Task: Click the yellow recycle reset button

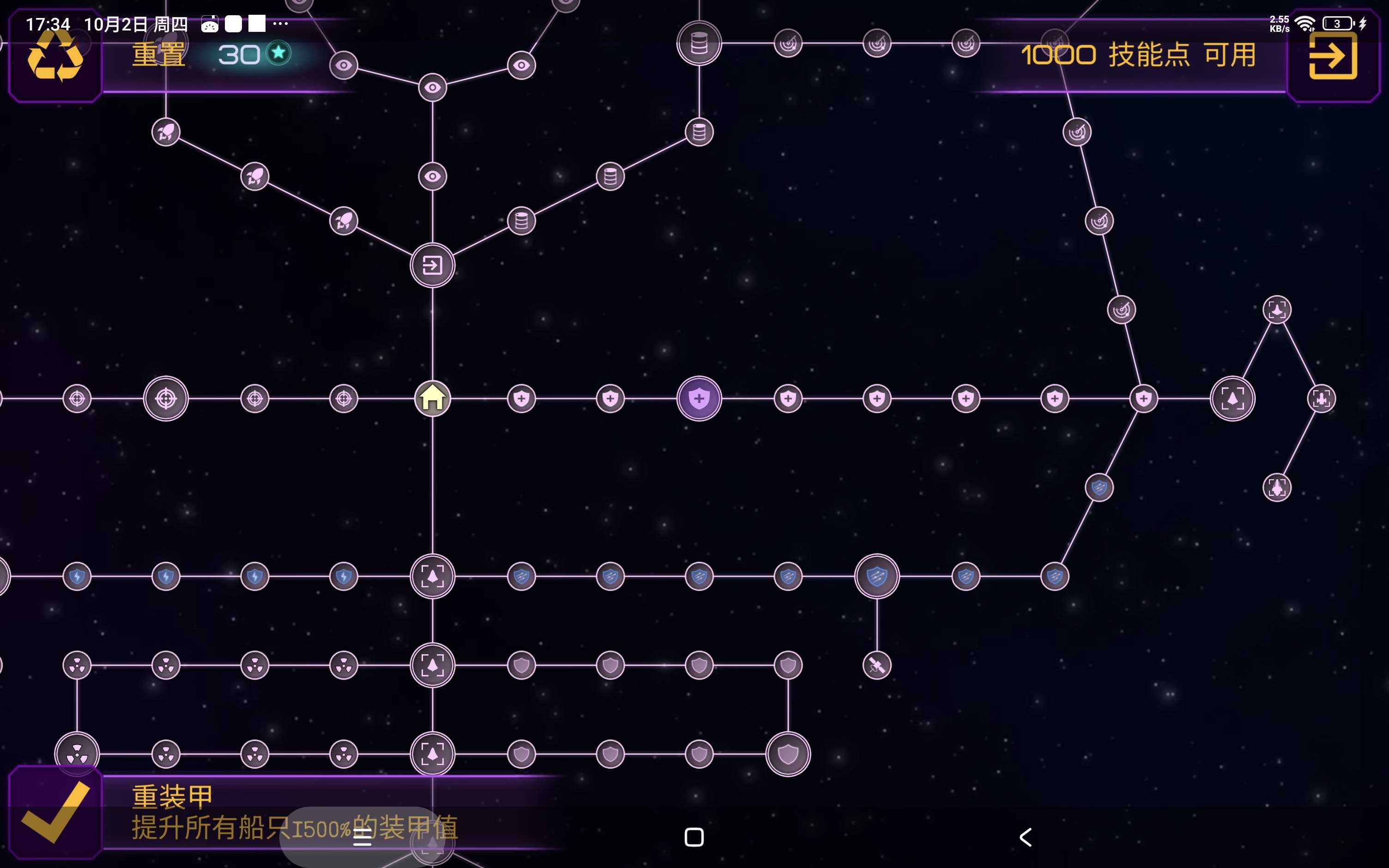Action: click(55, 56)
